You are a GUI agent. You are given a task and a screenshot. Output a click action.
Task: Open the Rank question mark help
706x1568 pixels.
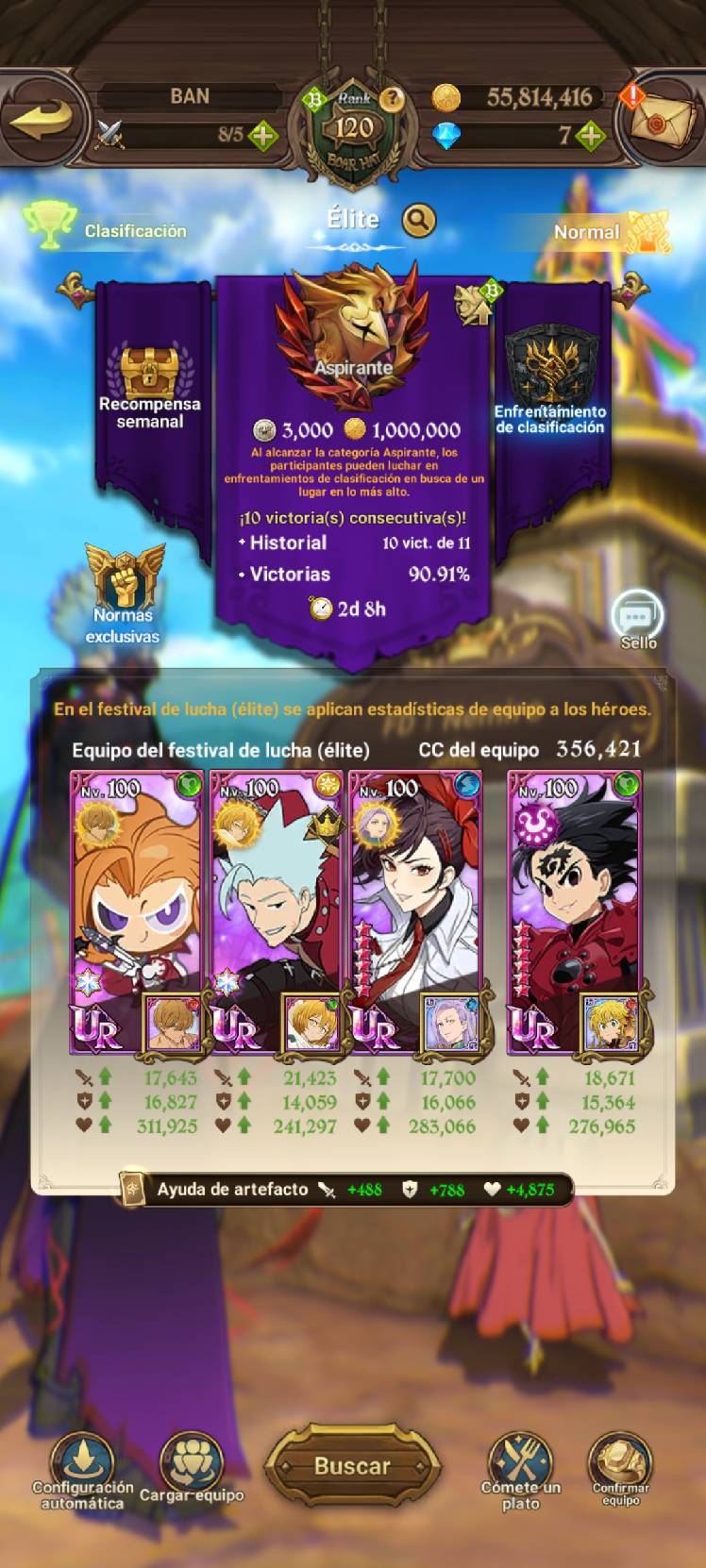(x=392, y=98)
